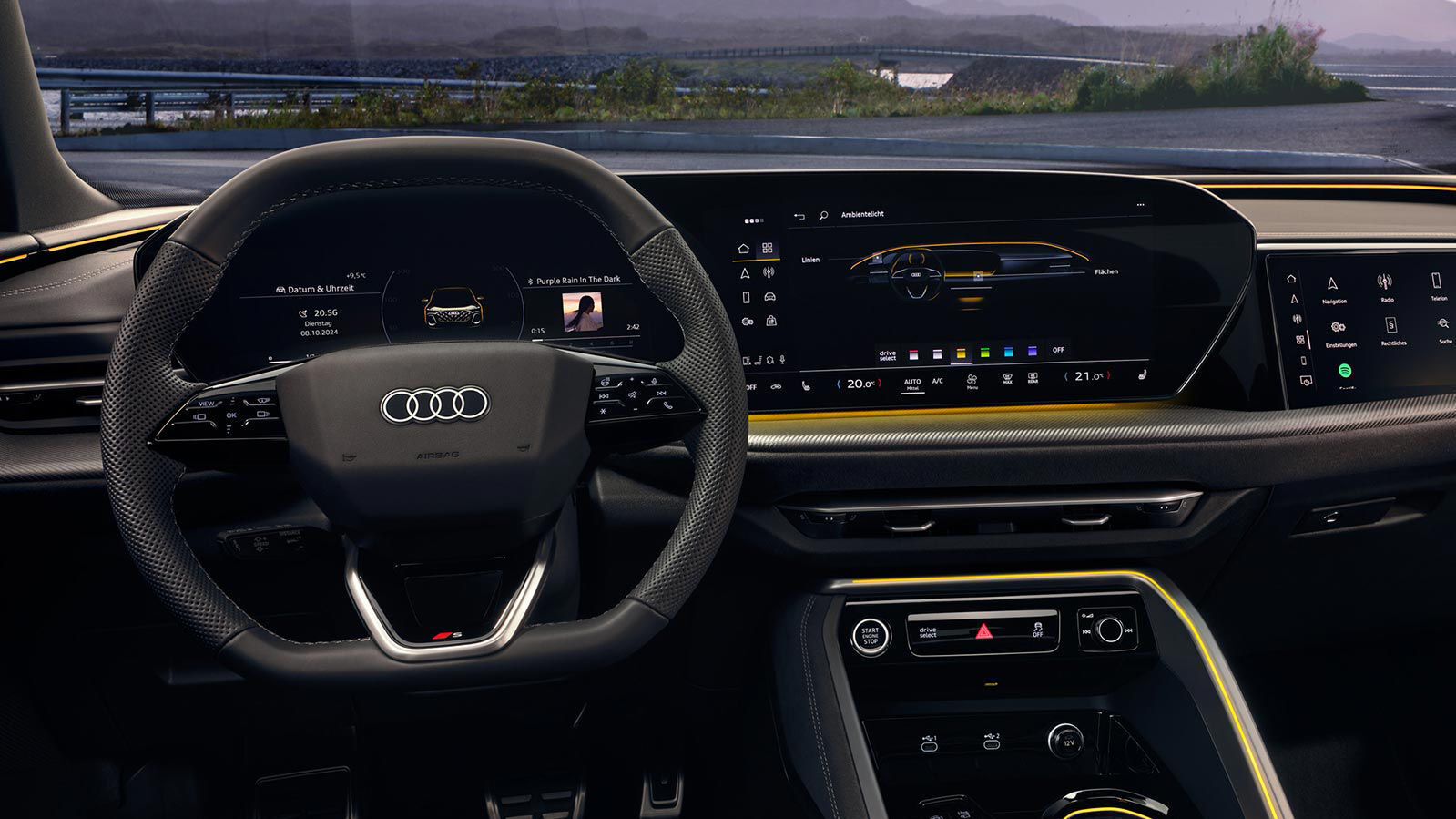
Task: Open the three-dot menu on the center display
Action: coord(1140,204)
